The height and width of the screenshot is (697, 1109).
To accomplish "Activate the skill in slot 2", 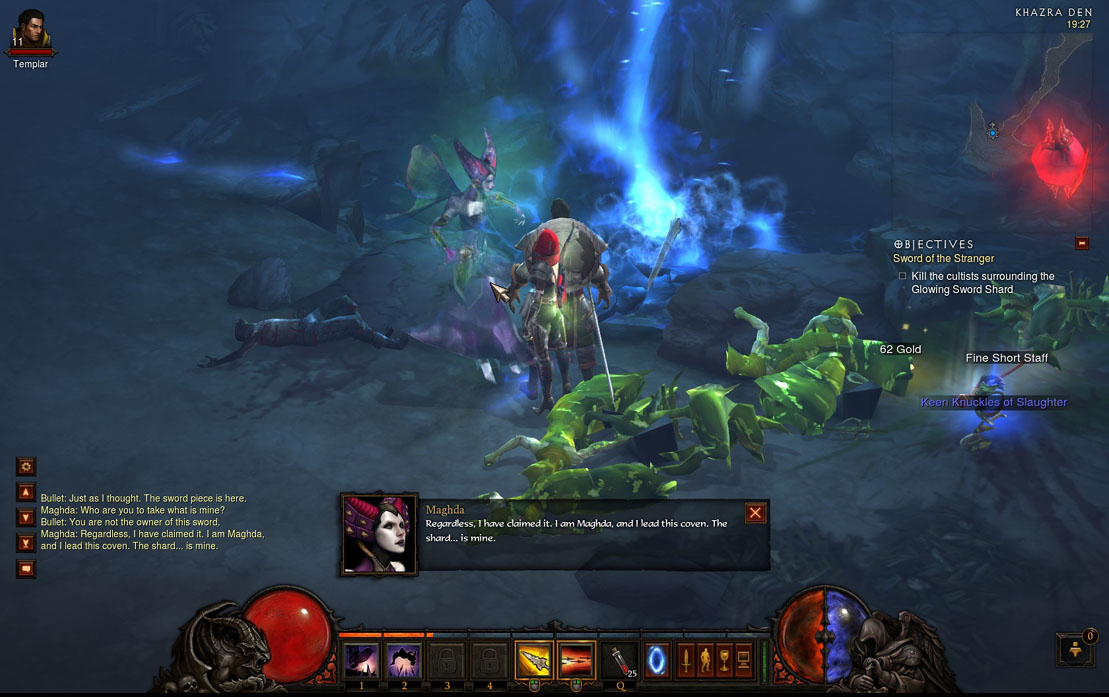I will [404, 661].
